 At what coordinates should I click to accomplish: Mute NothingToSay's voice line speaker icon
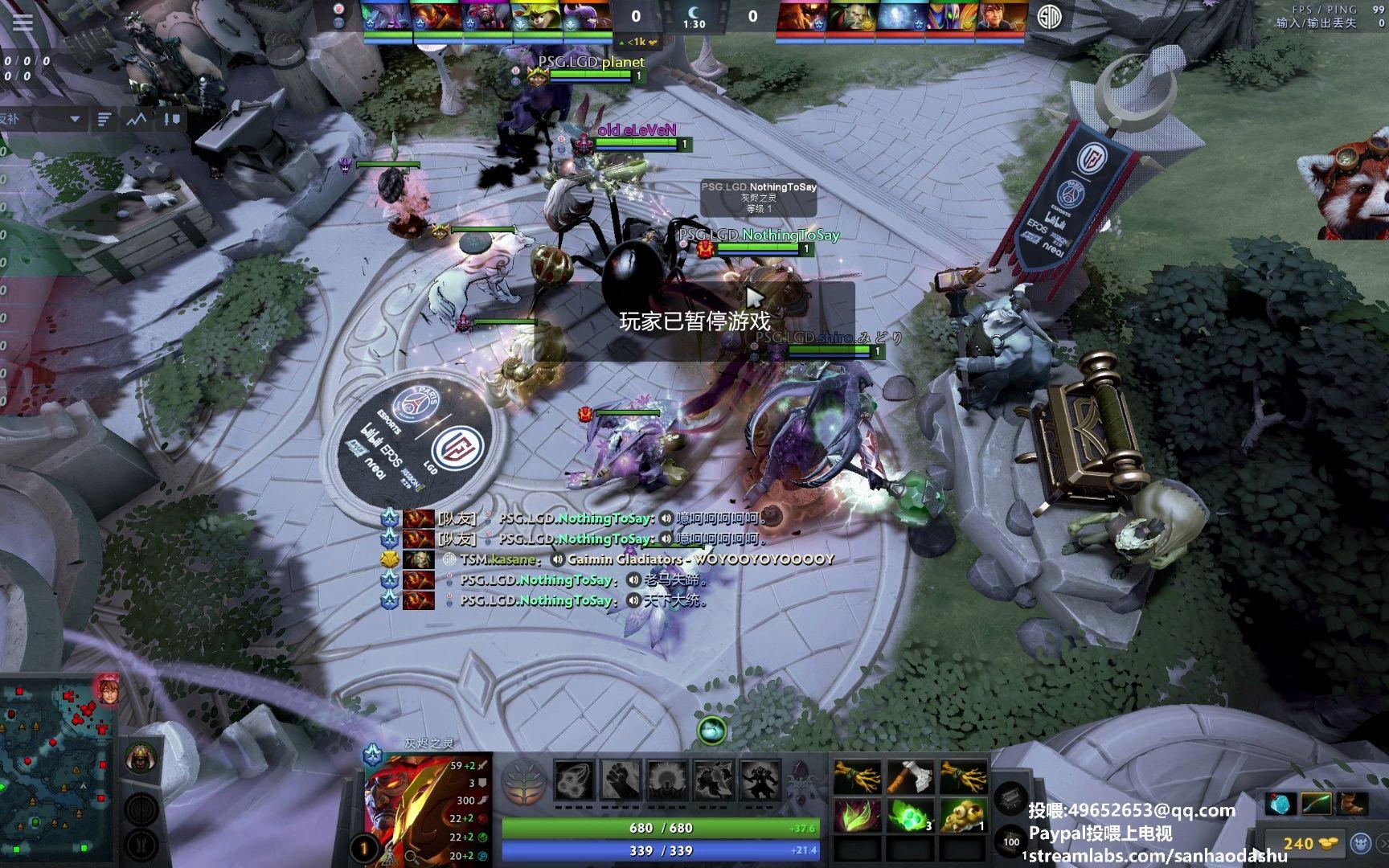664,518
